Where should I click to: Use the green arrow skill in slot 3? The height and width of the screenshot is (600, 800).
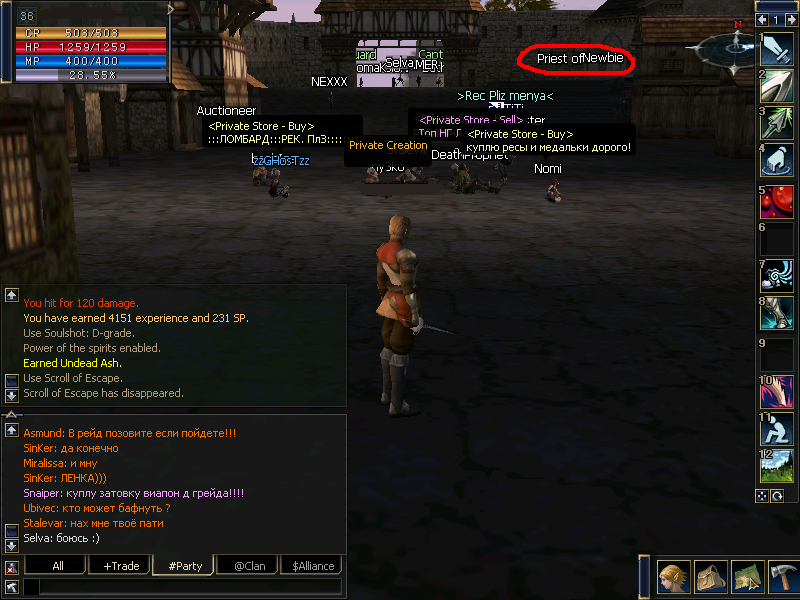[x=777, y=124]
